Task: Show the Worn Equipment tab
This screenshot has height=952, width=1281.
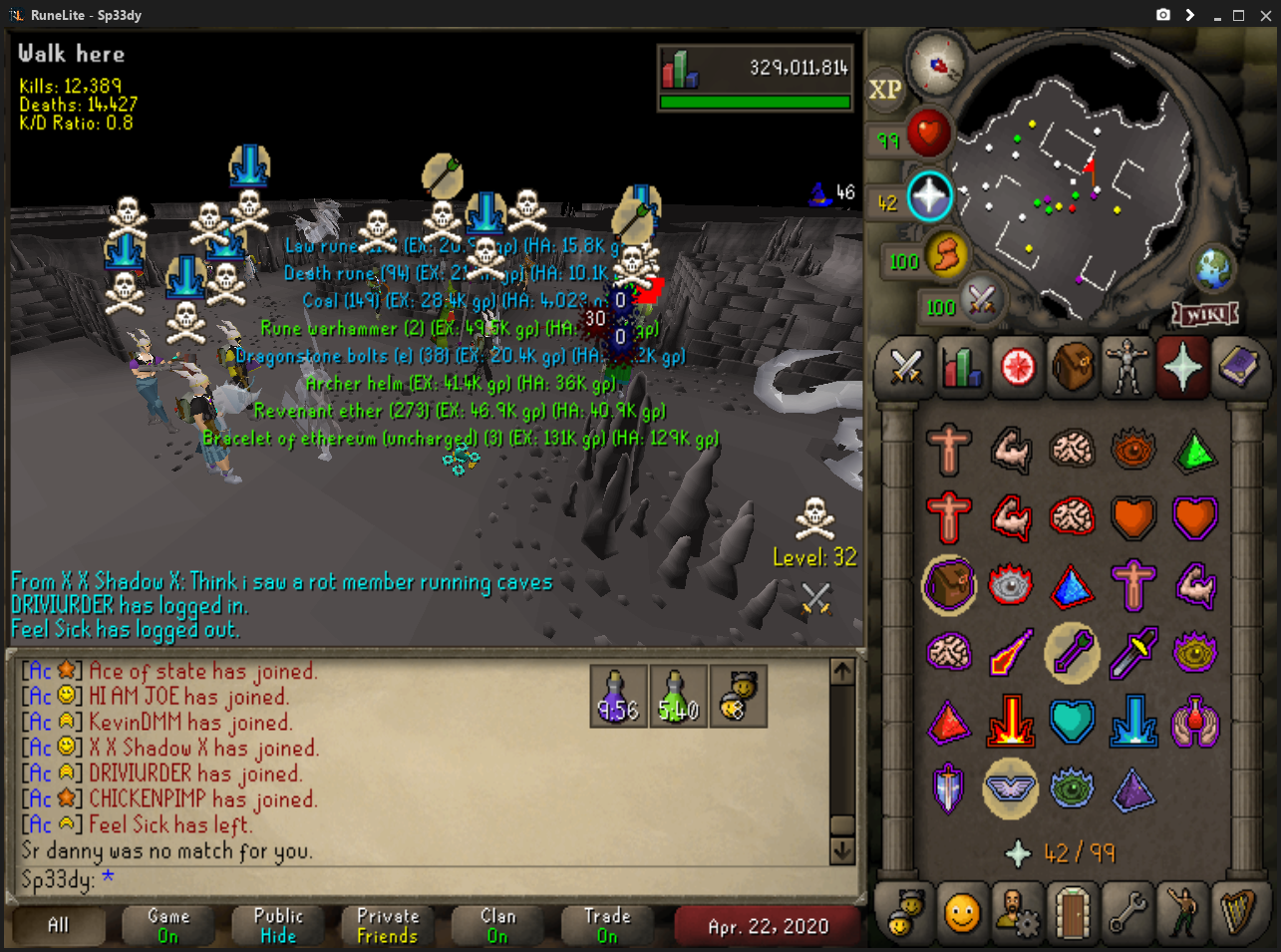Action: pyautogui.click(x=1127, y=368)
